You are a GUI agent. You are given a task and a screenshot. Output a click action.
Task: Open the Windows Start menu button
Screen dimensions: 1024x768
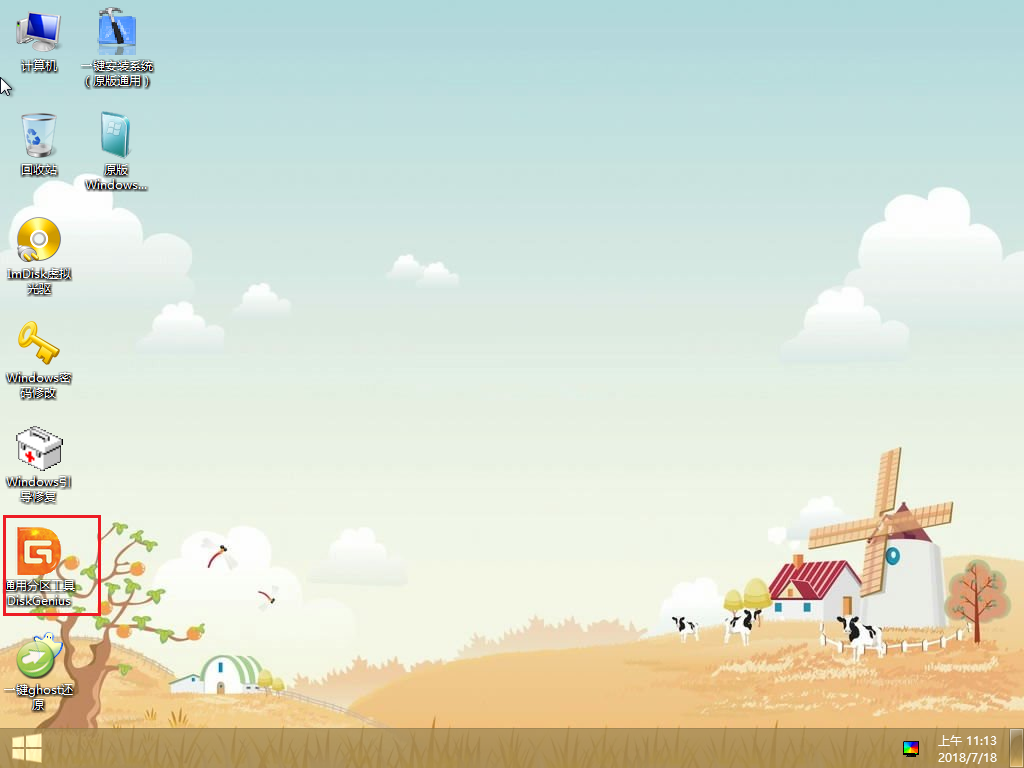pos(26,748)
